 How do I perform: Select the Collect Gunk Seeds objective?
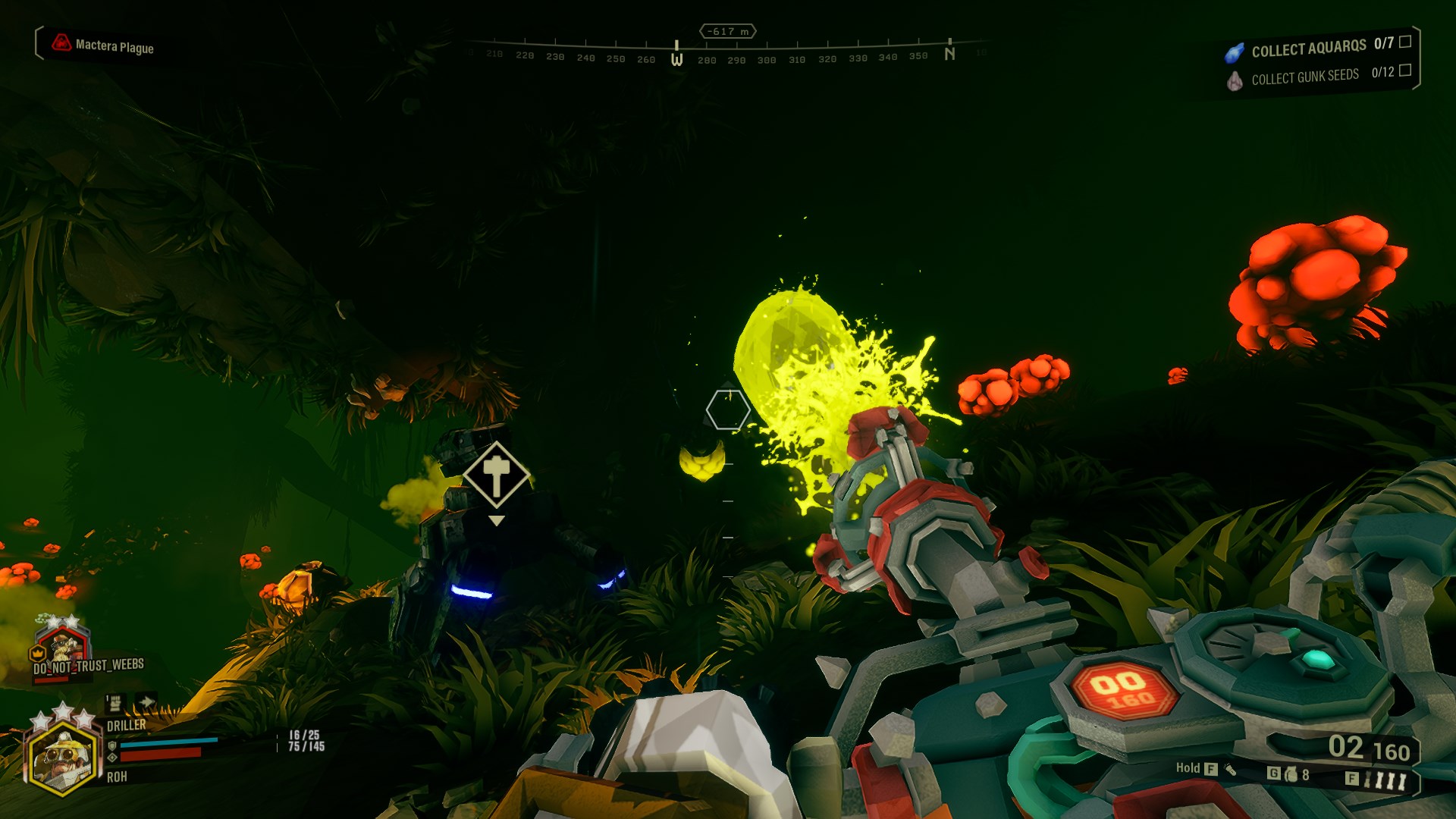[x=1304, y=77]
